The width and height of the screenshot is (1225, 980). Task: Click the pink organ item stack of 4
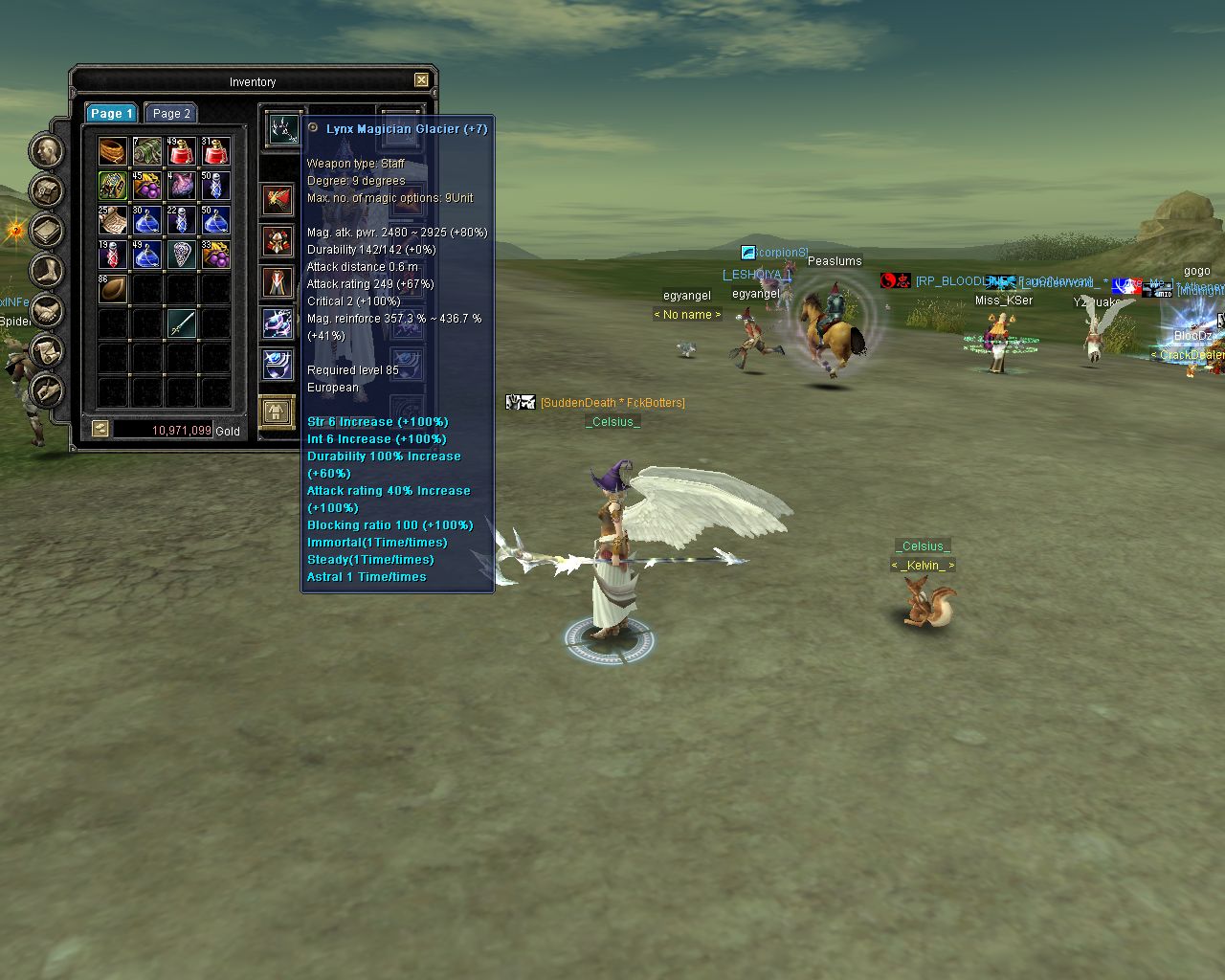(181, 185)
